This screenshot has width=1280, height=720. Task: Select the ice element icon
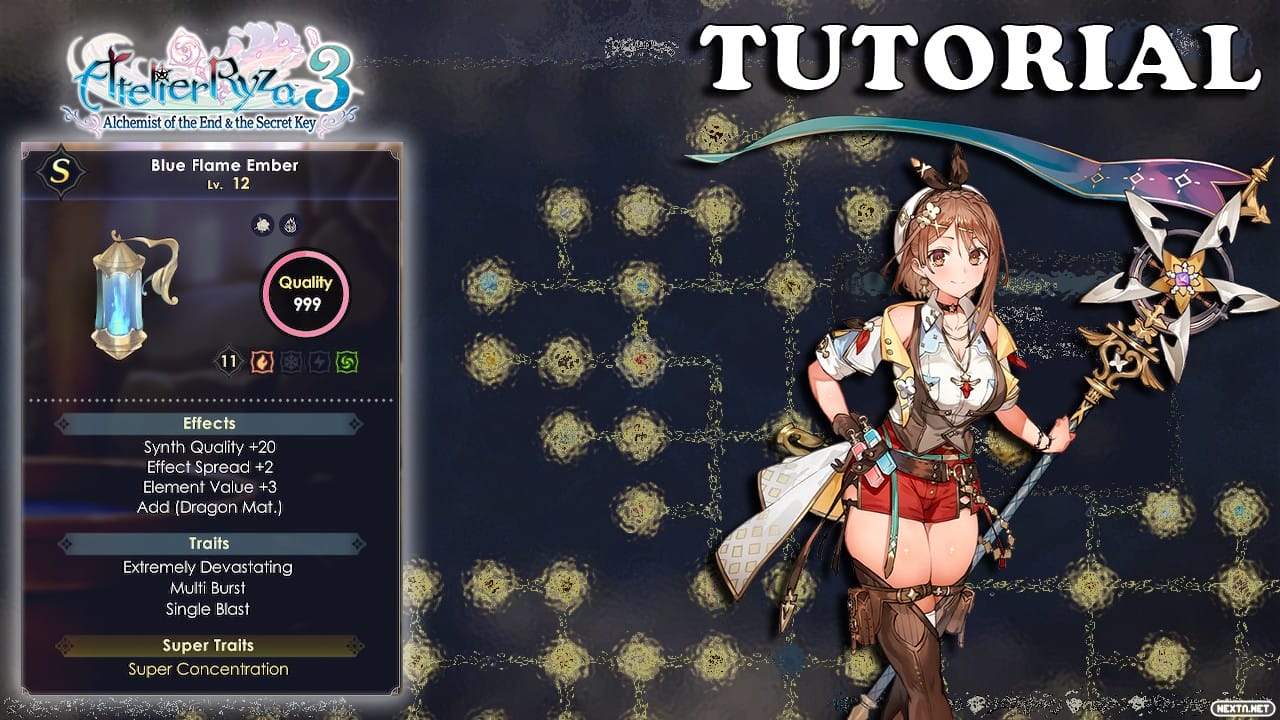point(289,363)
